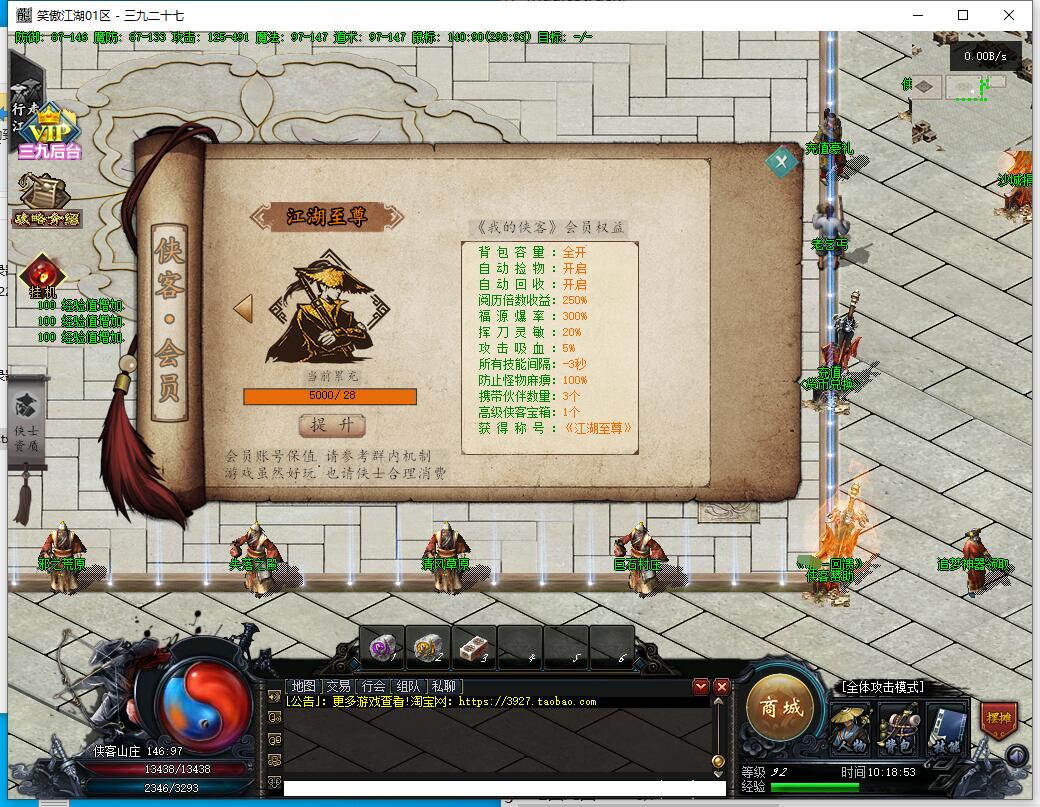
Task: Switch chat to the 行会 tab
Action: point(373,686)
